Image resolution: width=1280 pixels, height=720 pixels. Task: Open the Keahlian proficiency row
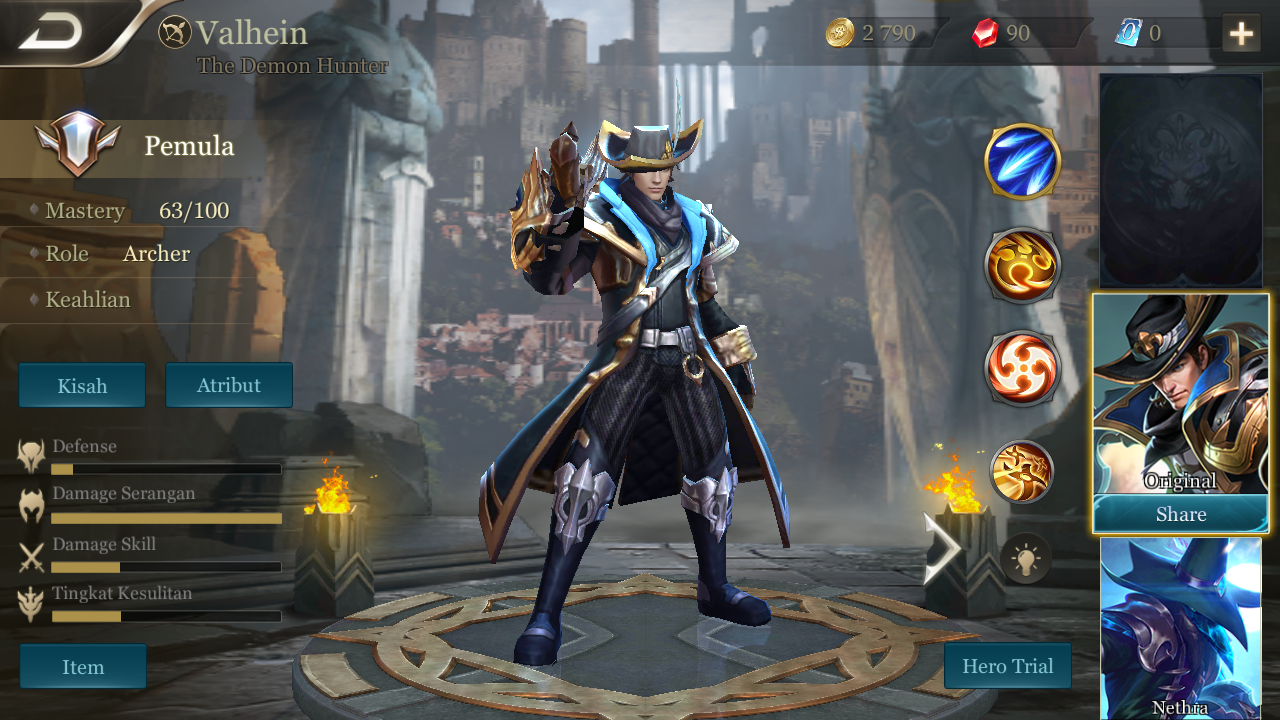pos(88,300)
